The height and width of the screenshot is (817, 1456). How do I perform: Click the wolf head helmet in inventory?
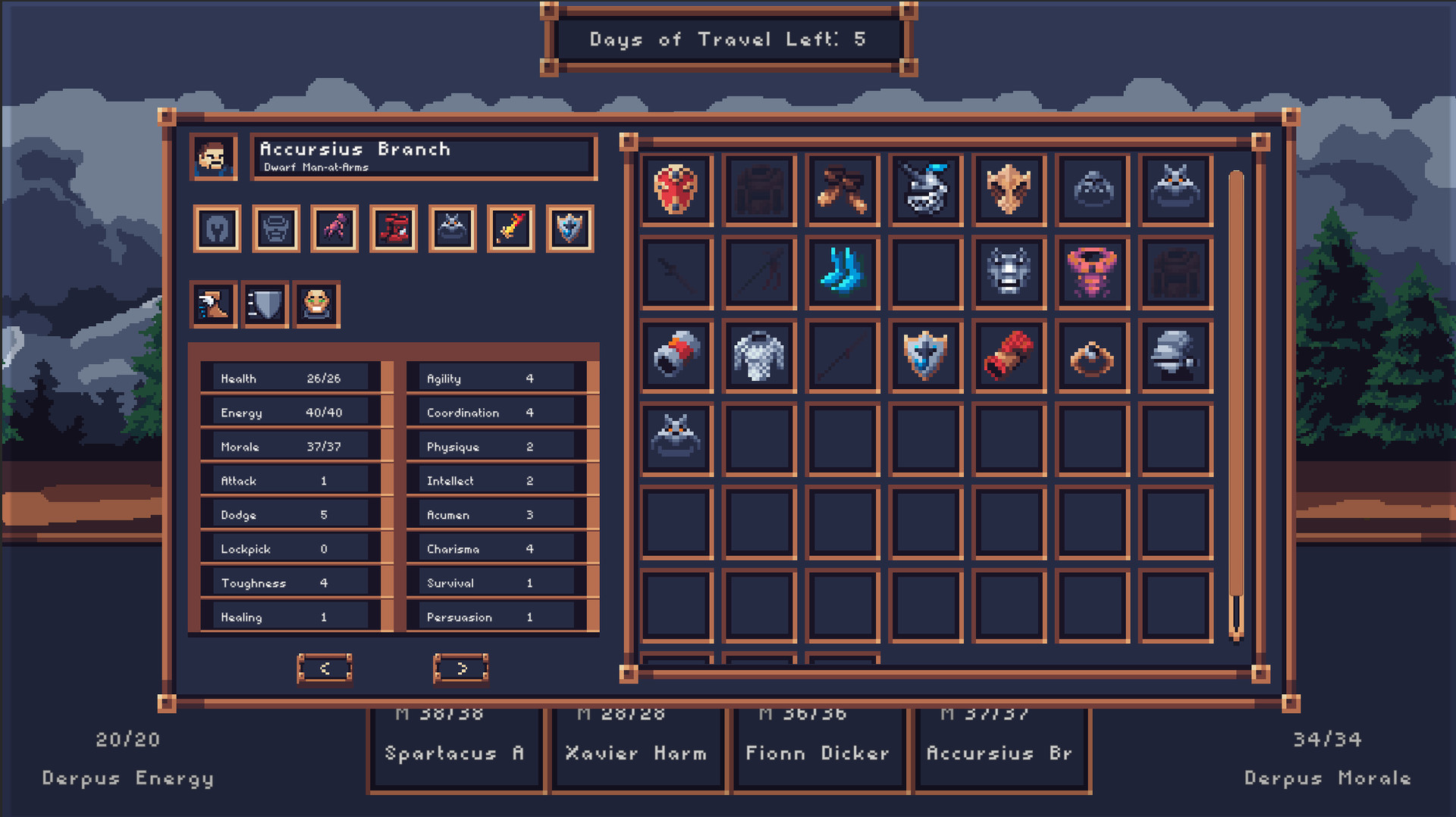(x=1009, y=273)
